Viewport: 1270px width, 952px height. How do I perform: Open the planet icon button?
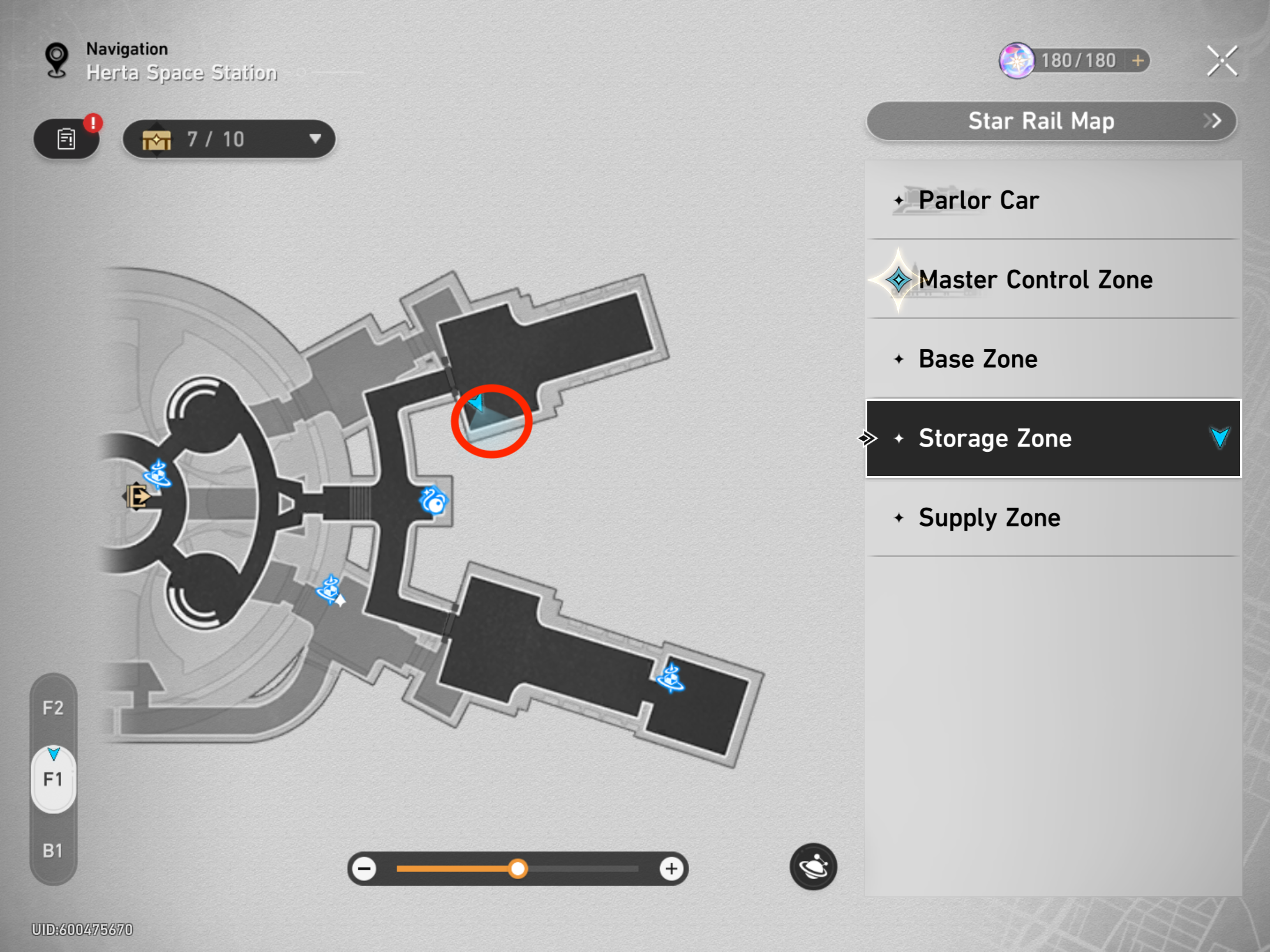pos(813,867)
